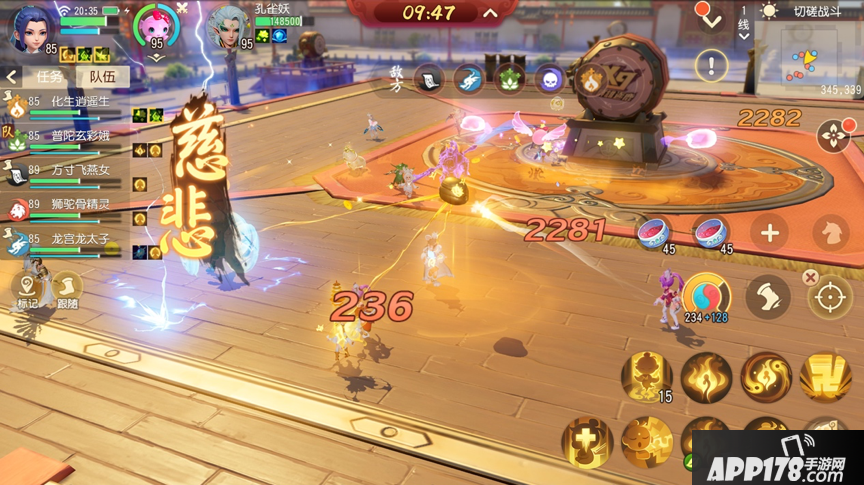Image resolution: width=864 pixels, height=485 pixels.
Task: Click the plus quick-slot button
Action: coord(769,233)
